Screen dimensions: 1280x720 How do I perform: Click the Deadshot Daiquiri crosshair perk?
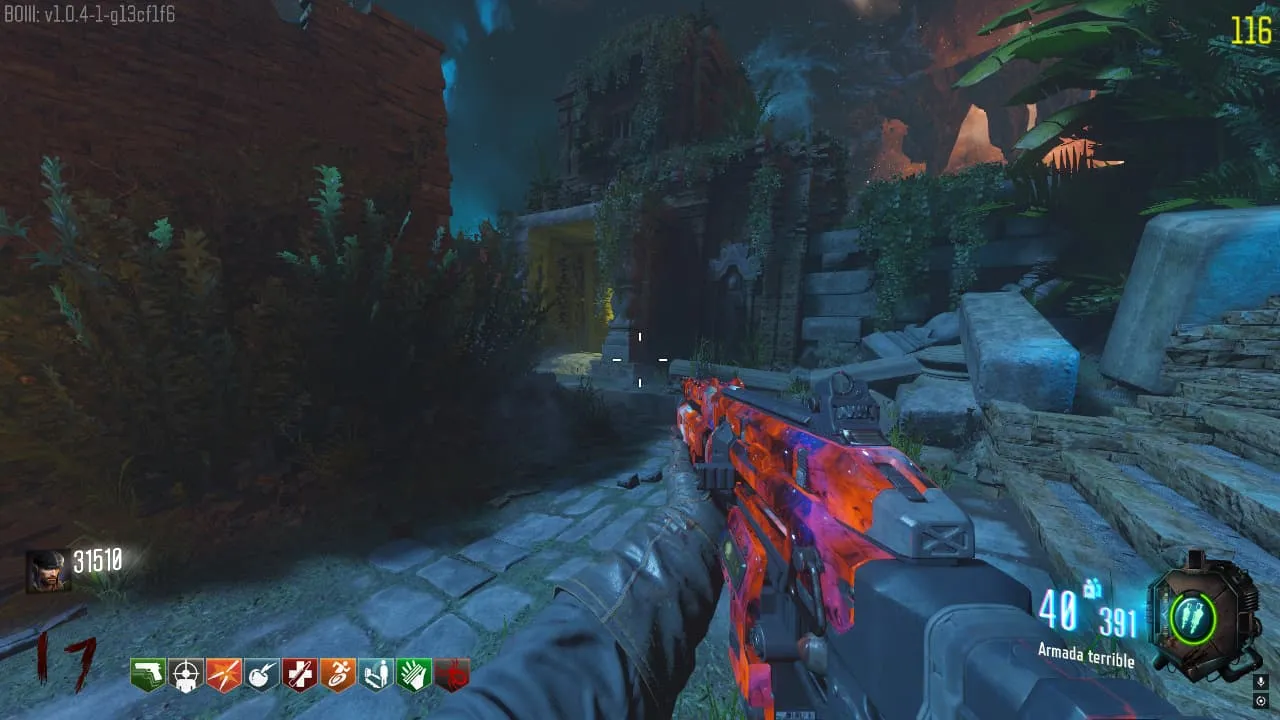[186, 676]
